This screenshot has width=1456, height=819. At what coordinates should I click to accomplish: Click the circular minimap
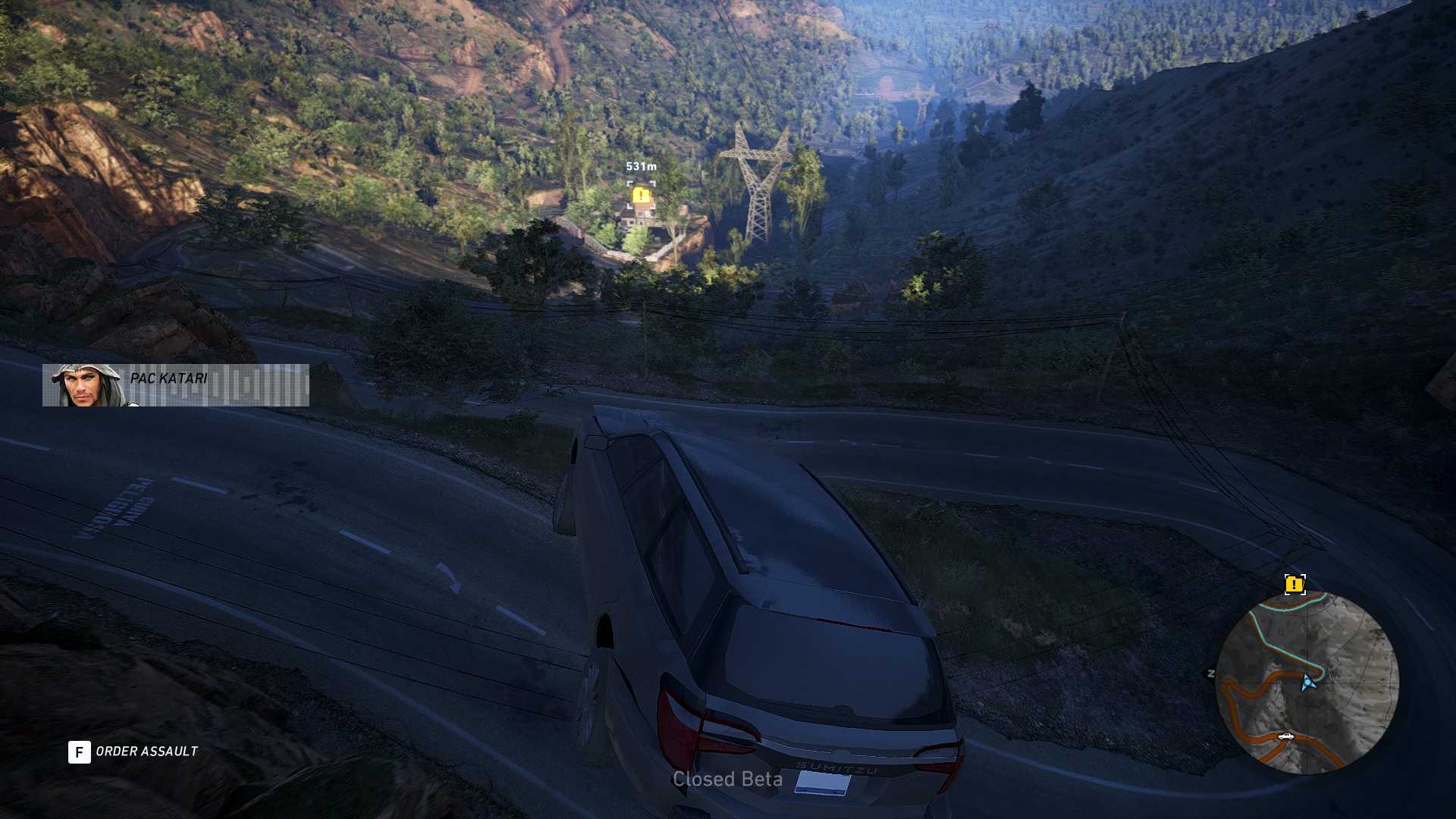tap(1307, 683)
